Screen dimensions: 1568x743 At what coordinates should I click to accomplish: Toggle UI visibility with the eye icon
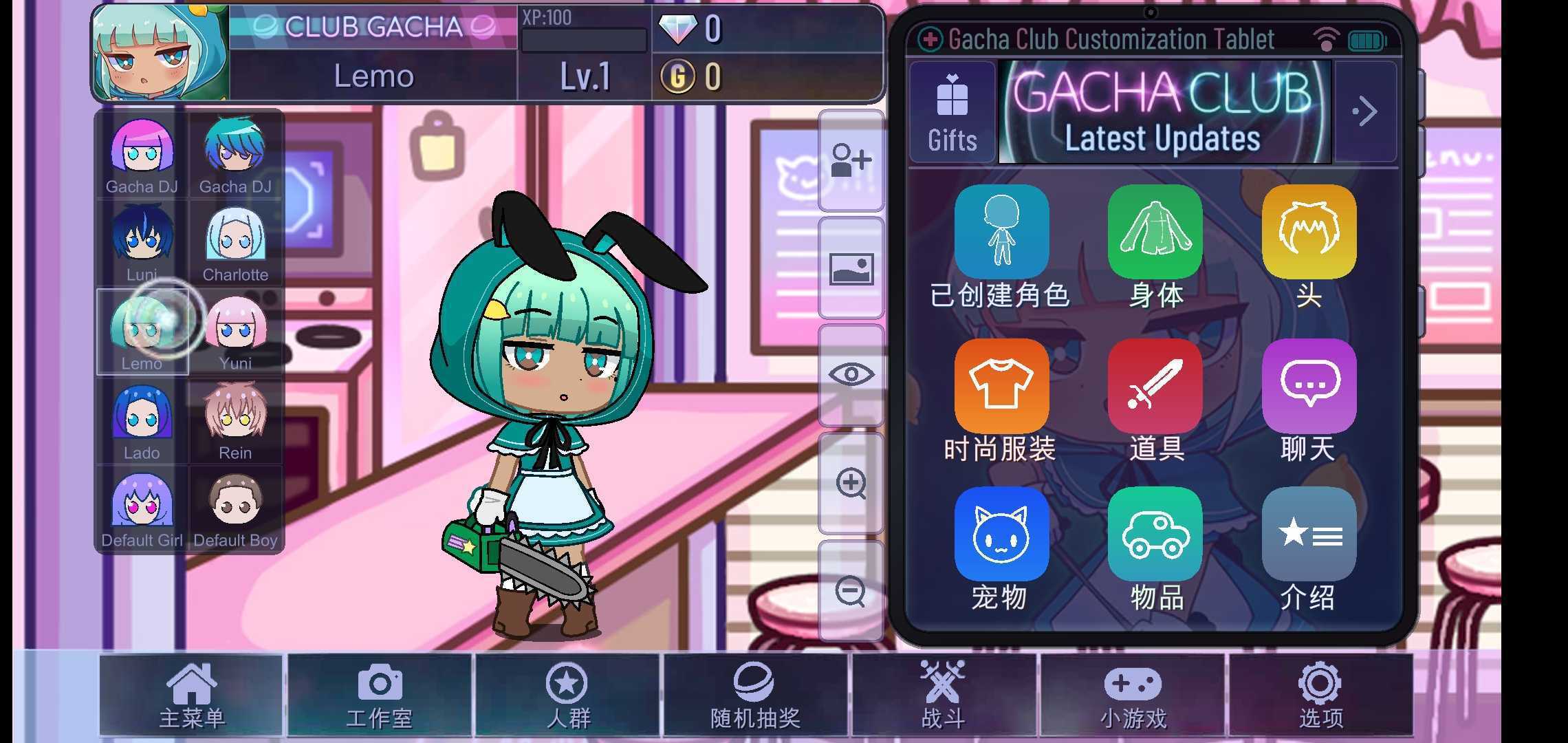click(x=851, y=374)
